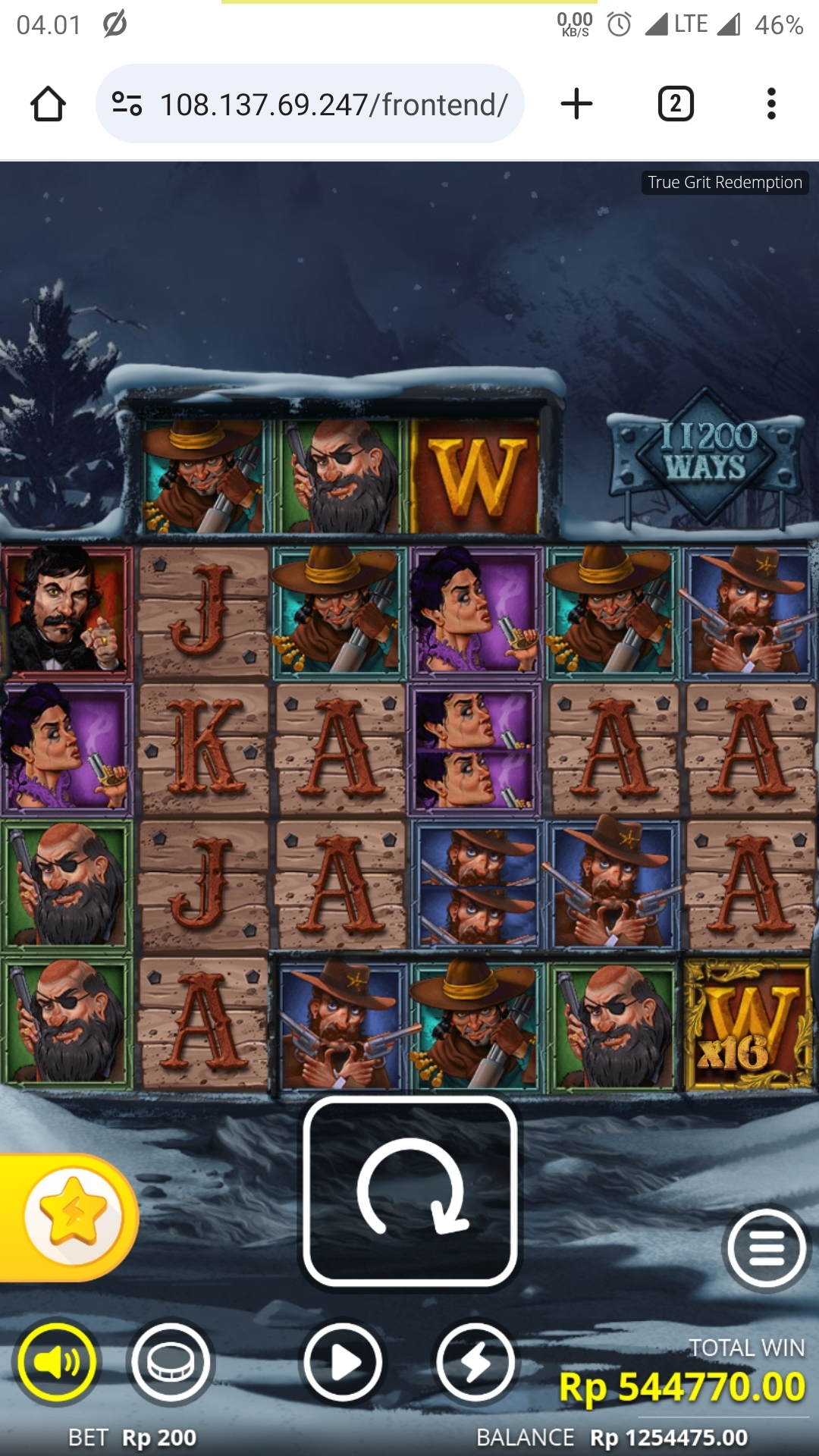Image resolution: width=819 pixels, height=1456 pixels.
Task: Open the hamburger game menu
Action: tap(767, 1247)
